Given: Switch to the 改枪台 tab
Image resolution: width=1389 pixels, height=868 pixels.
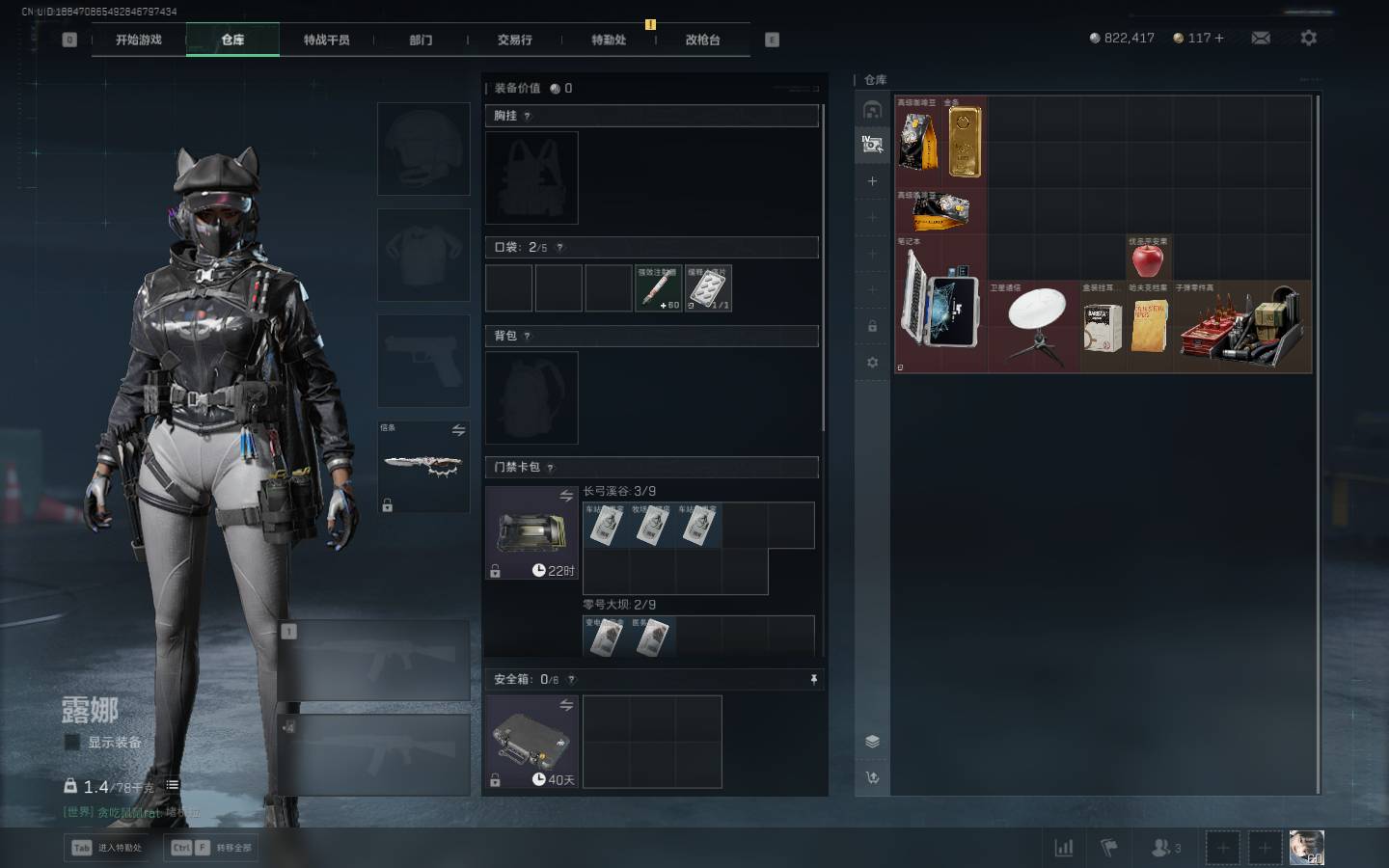Looking at the screenshot, I should click(702, 40).
